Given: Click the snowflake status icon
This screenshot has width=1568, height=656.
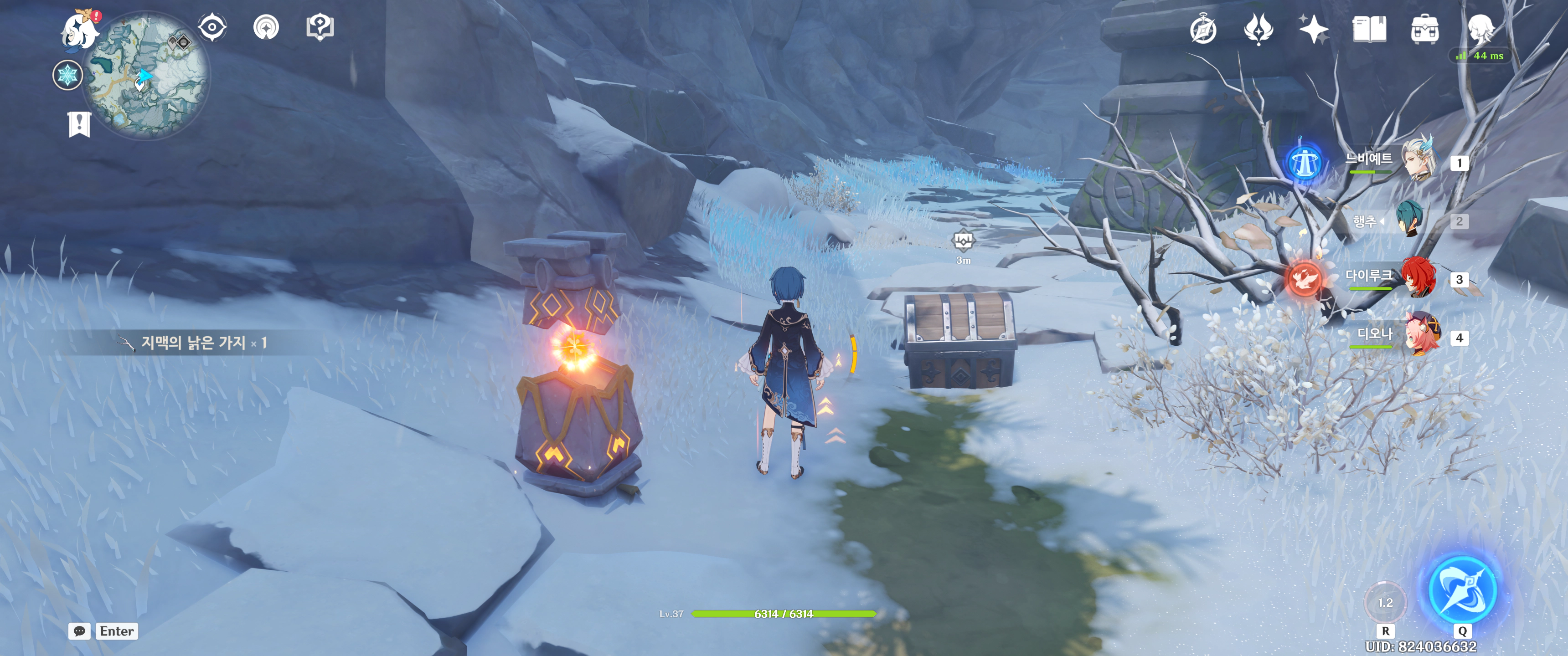Looking at the screenshot, I should pos(67,76).
